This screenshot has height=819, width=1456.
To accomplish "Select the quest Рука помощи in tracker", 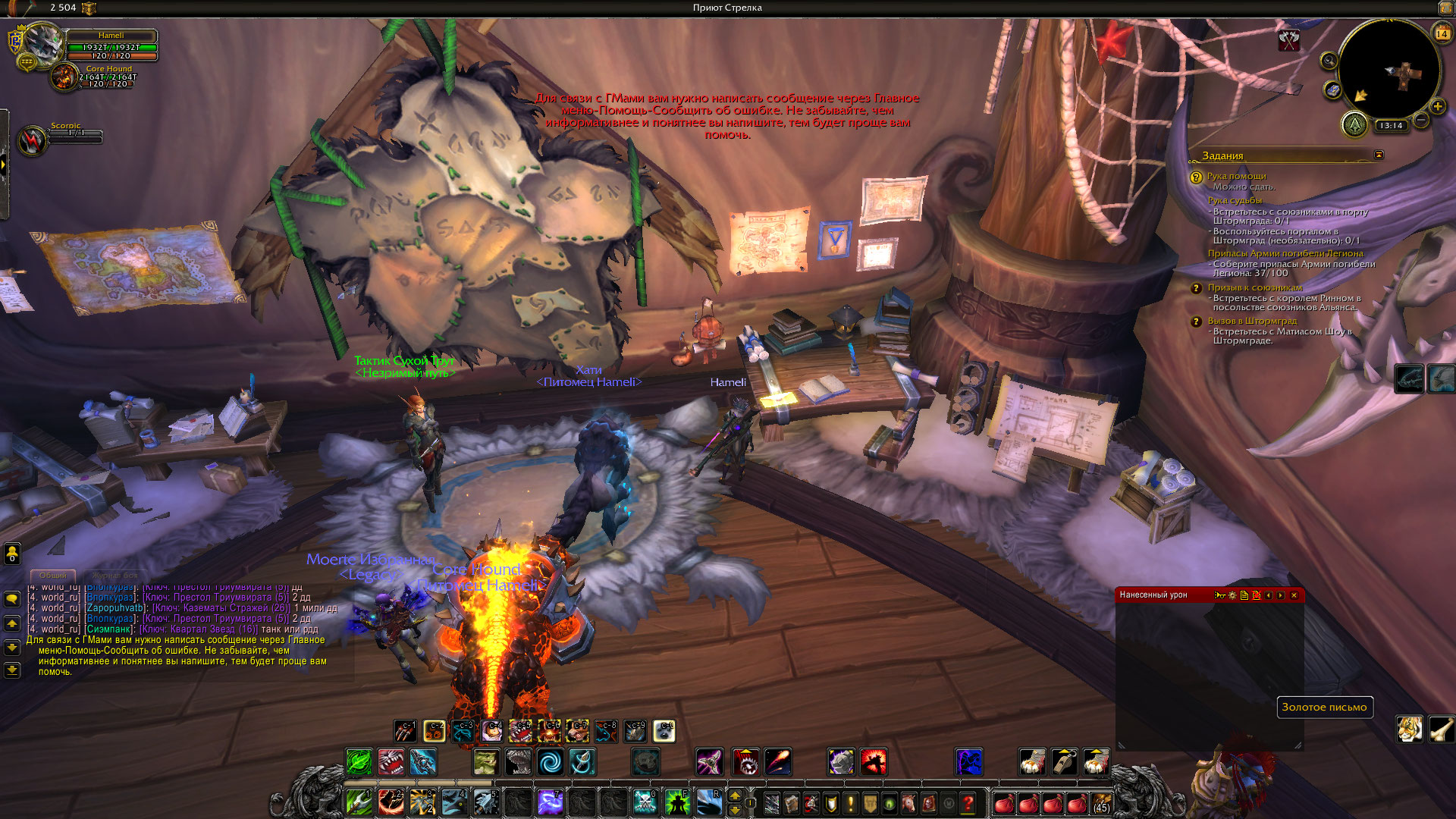I will 1236,176.
